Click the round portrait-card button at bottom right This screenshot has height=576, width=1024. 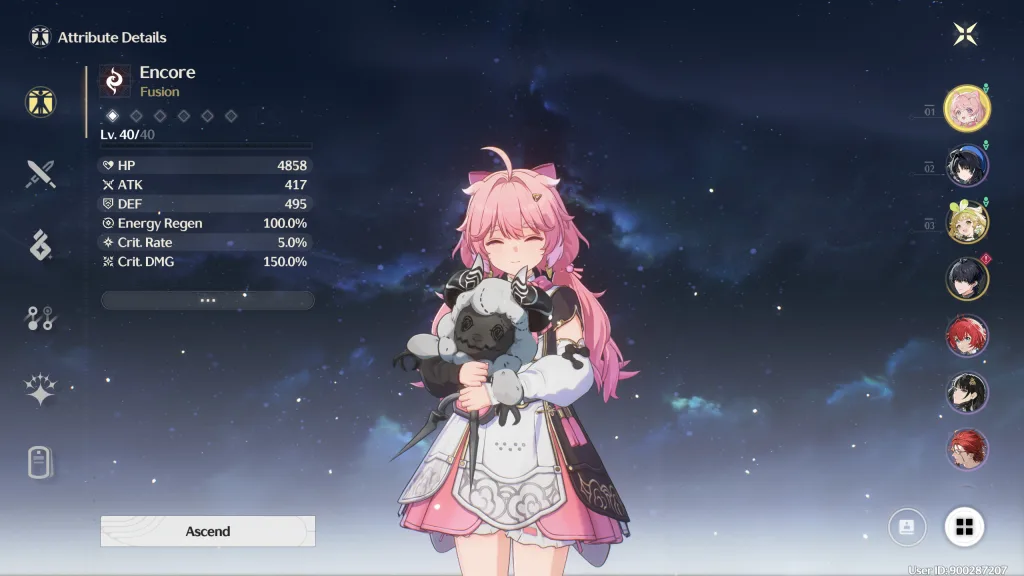tap(907, 527)
